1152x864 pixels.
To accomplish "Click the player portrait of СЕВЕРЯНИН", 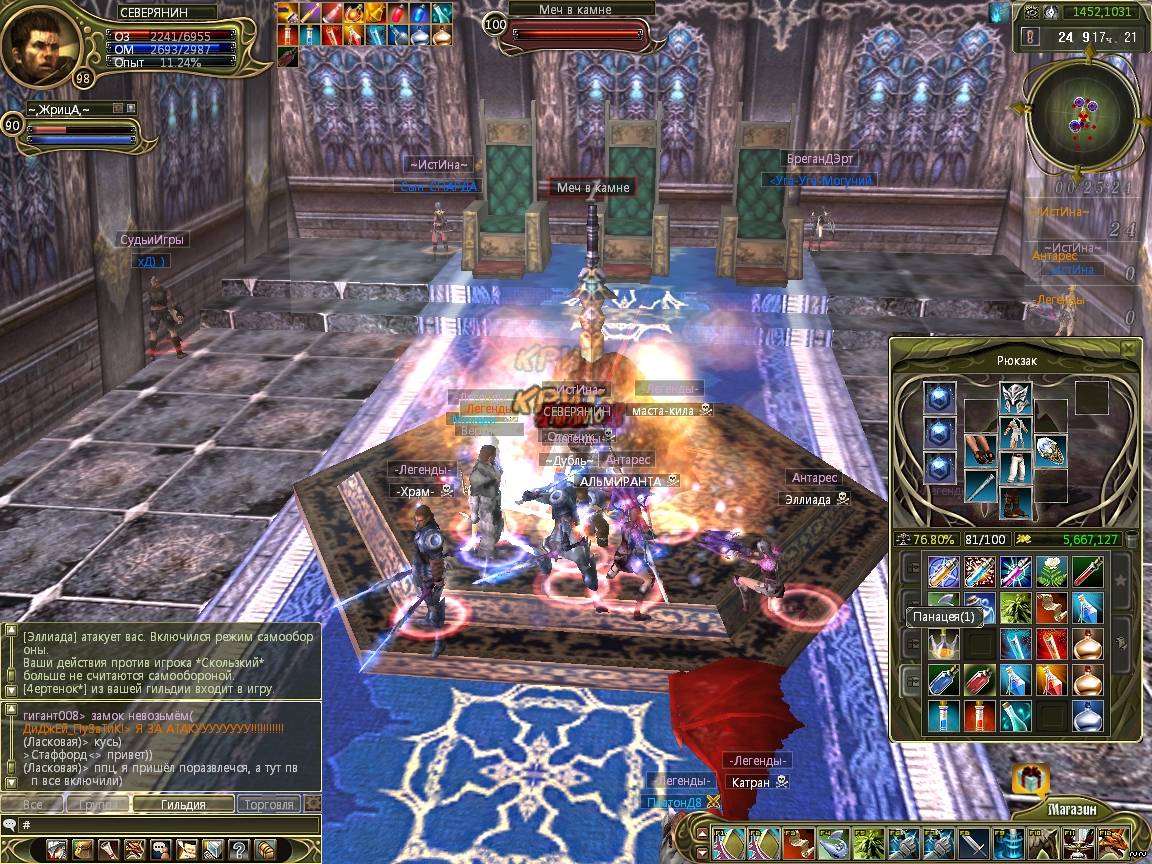I will point(40,44).
